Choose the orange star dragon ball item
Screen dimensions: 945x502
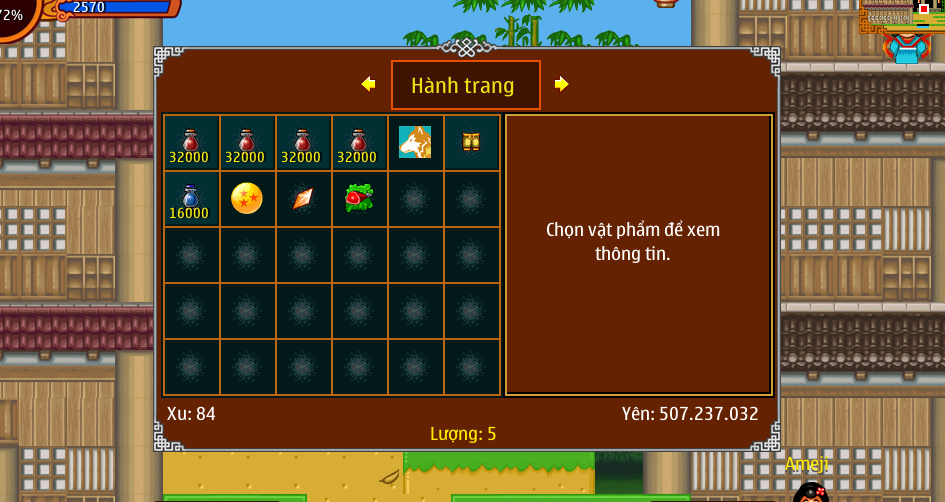pyautogui.click(x=247, y=198)
